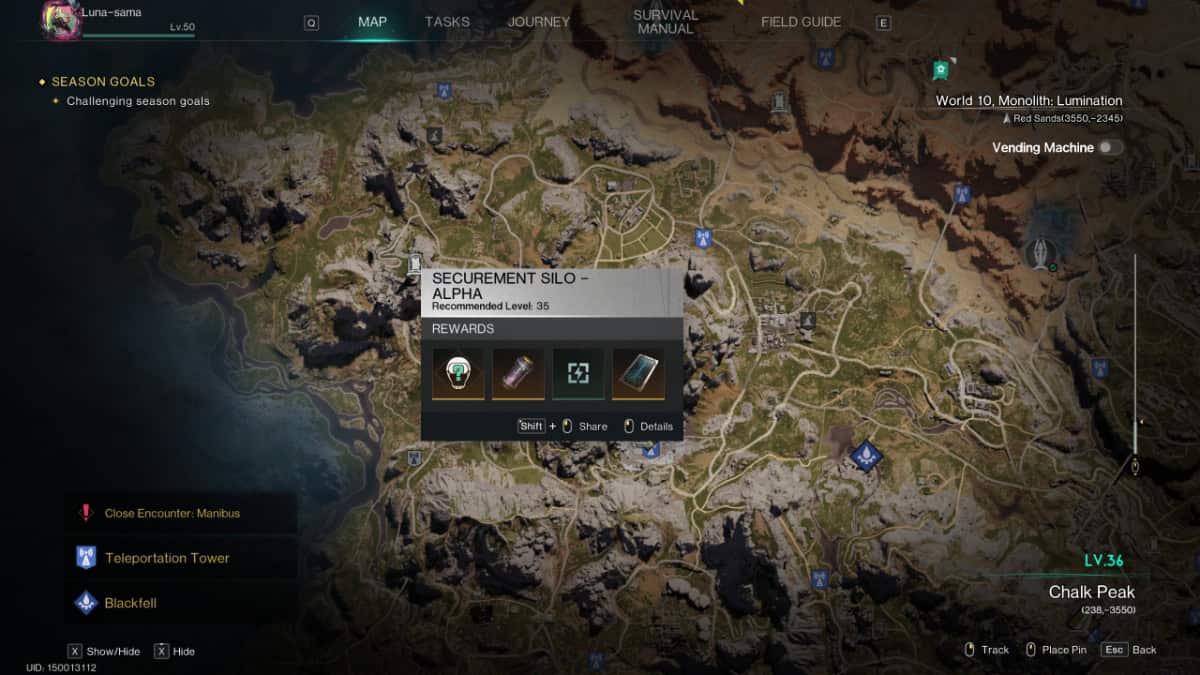This screenshot has width=1200, height=675.
Task: Open the Survival Manual tab
Action: (665, 22)
